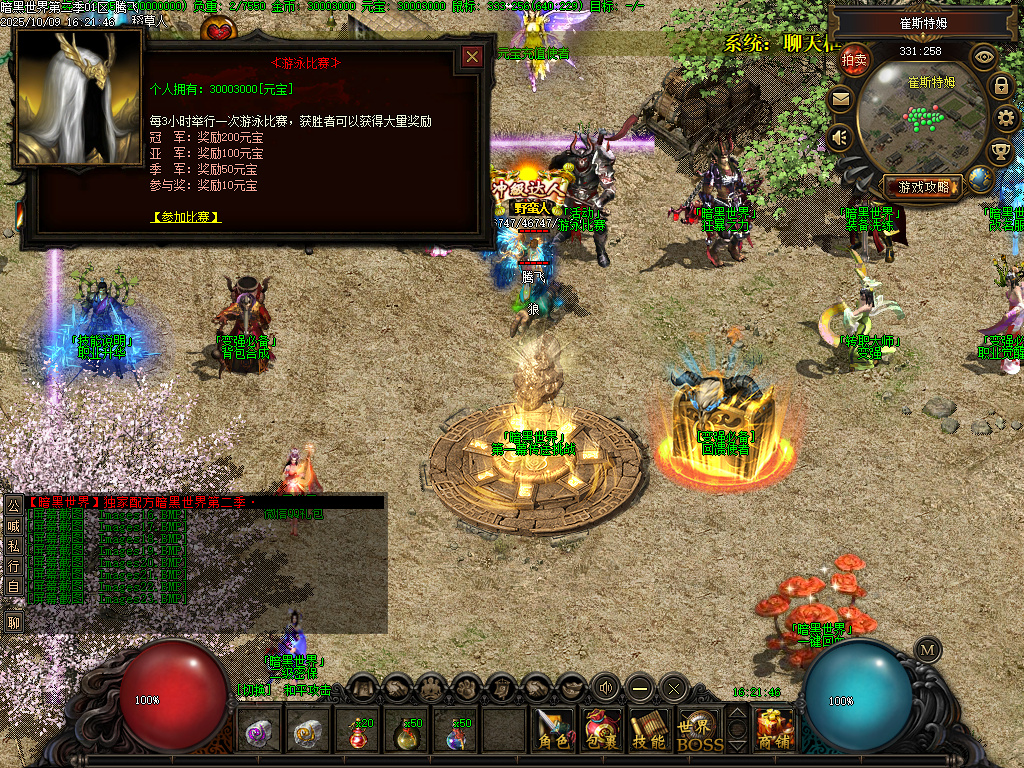Click the round M button above the mana orb
This screenshot has width=1024, height=768.
tap(928, 648)
